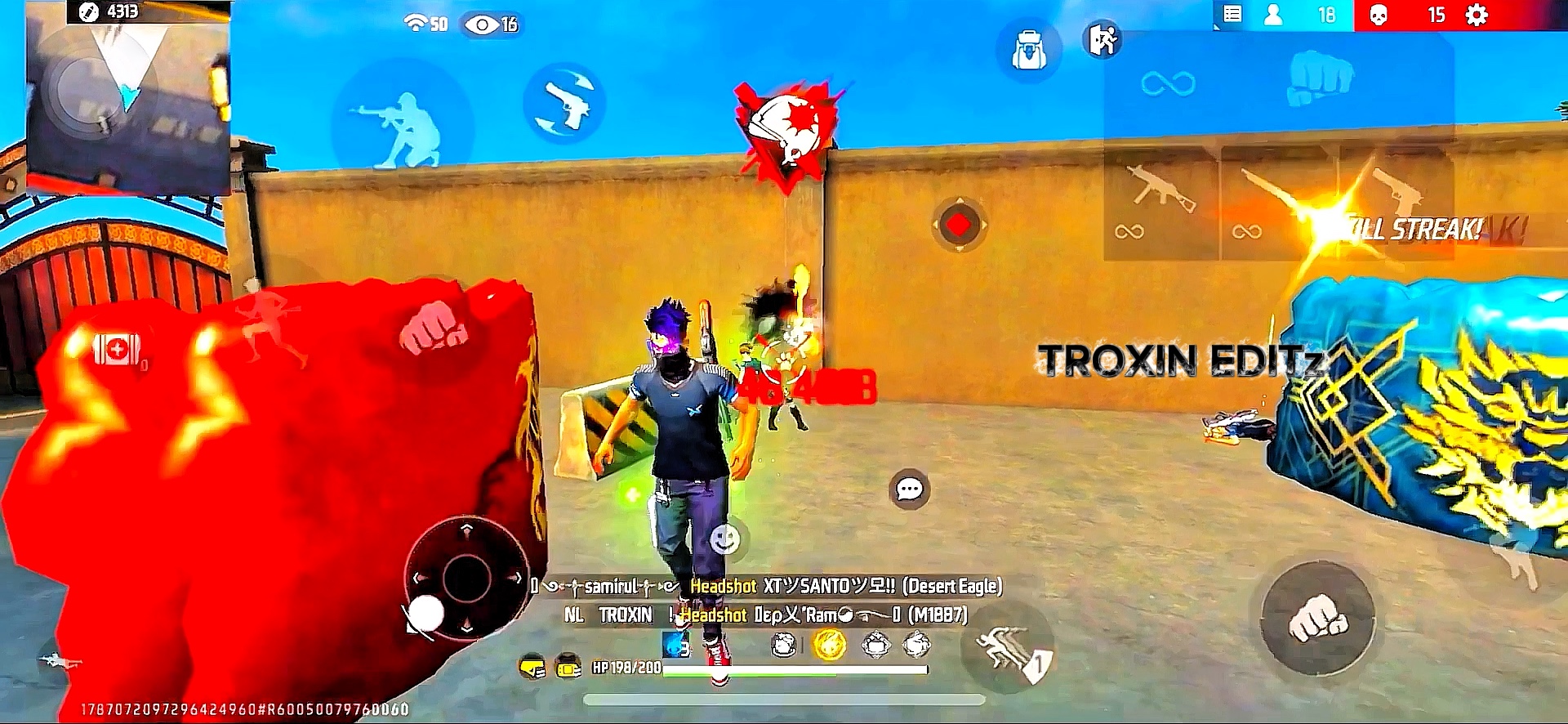Tap the movement joystick center
This screenshot has width=1568, height=724.
[466, 579]
